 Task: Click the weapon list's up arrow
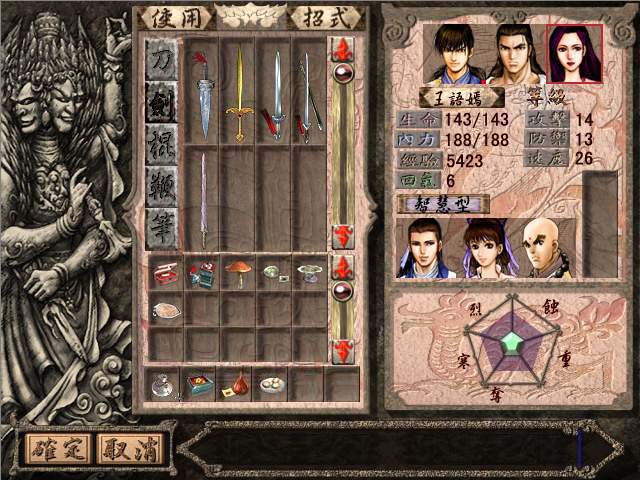tap(343, 49)
